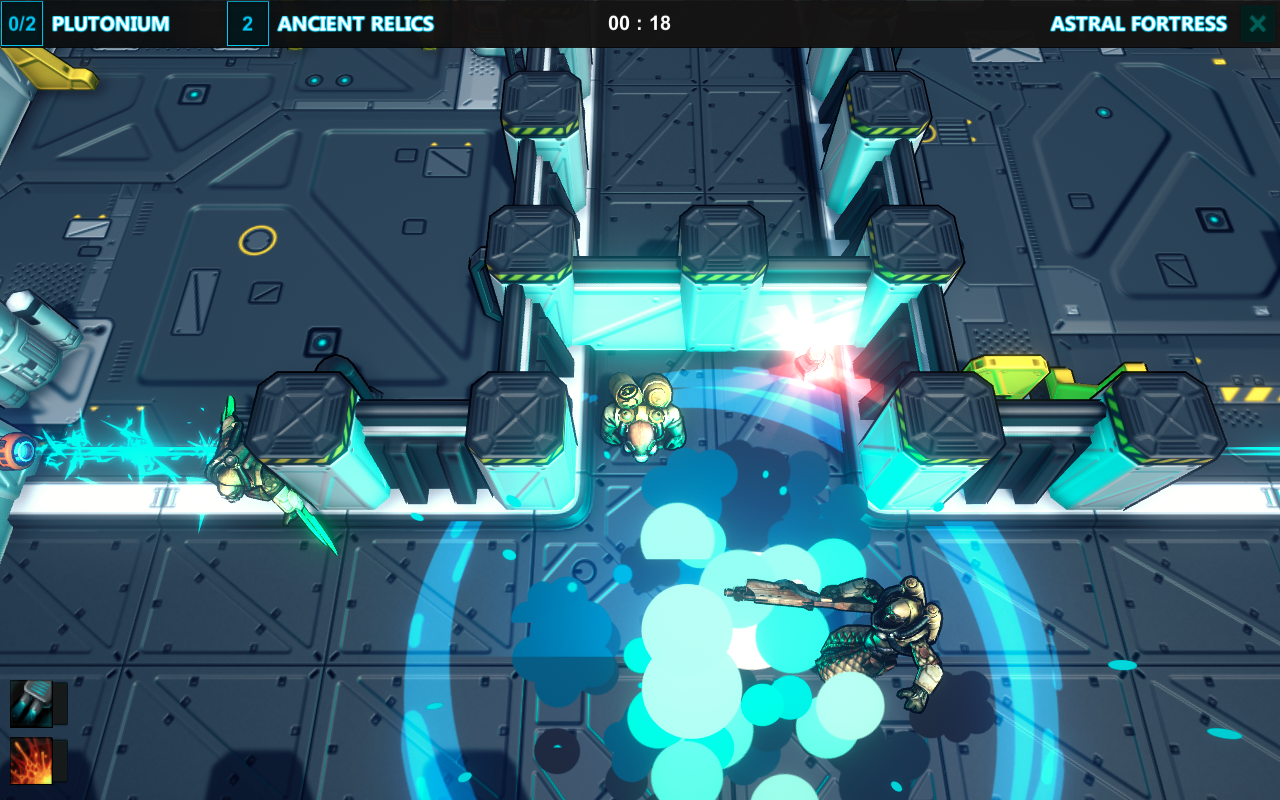Viewport: 1280px width, 800px height.
Task: Close the level with the X button
Action: point(1257,24)
